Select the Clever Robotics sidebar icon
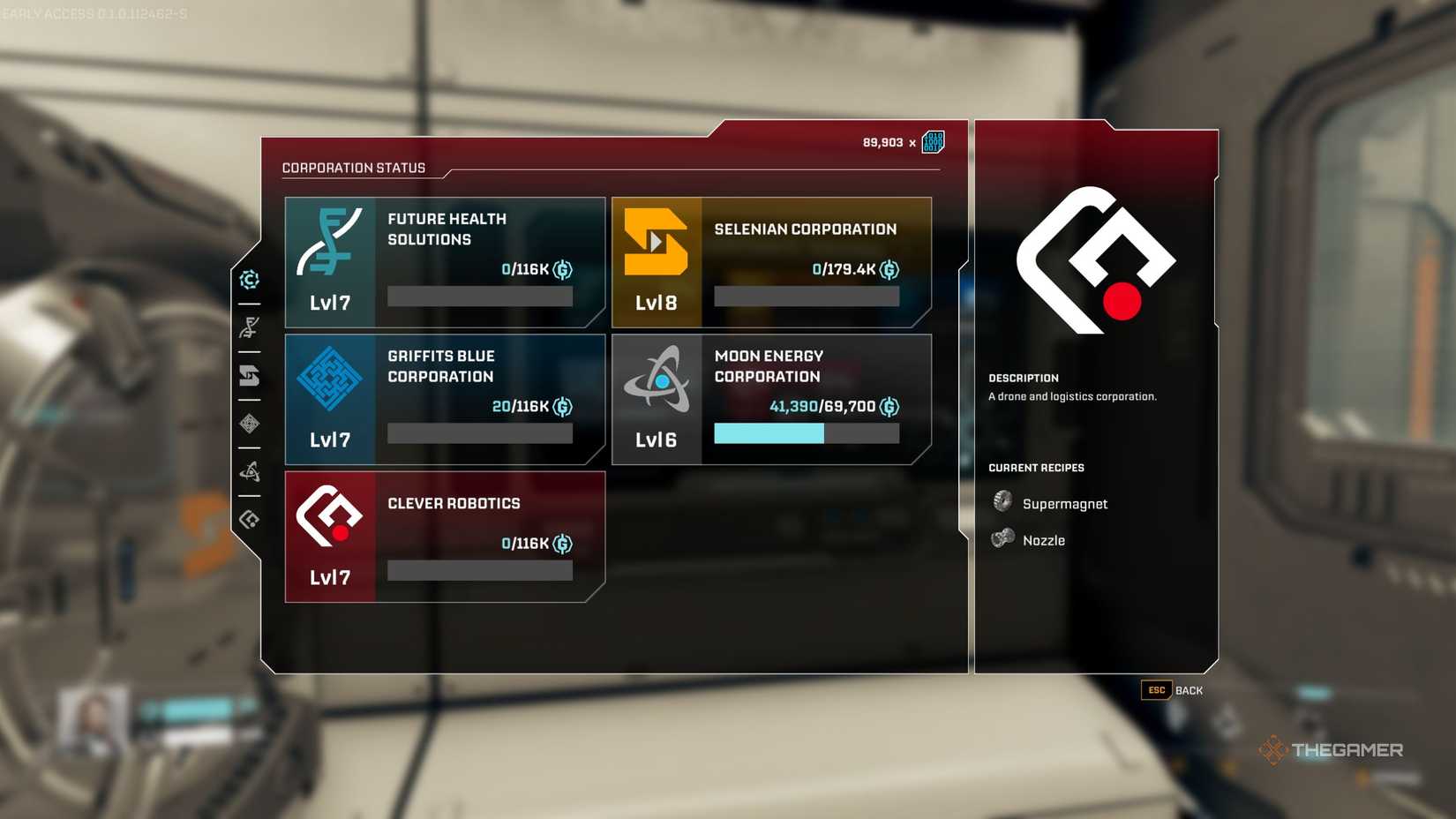The image size is (1456, 819). click(251, 518)
